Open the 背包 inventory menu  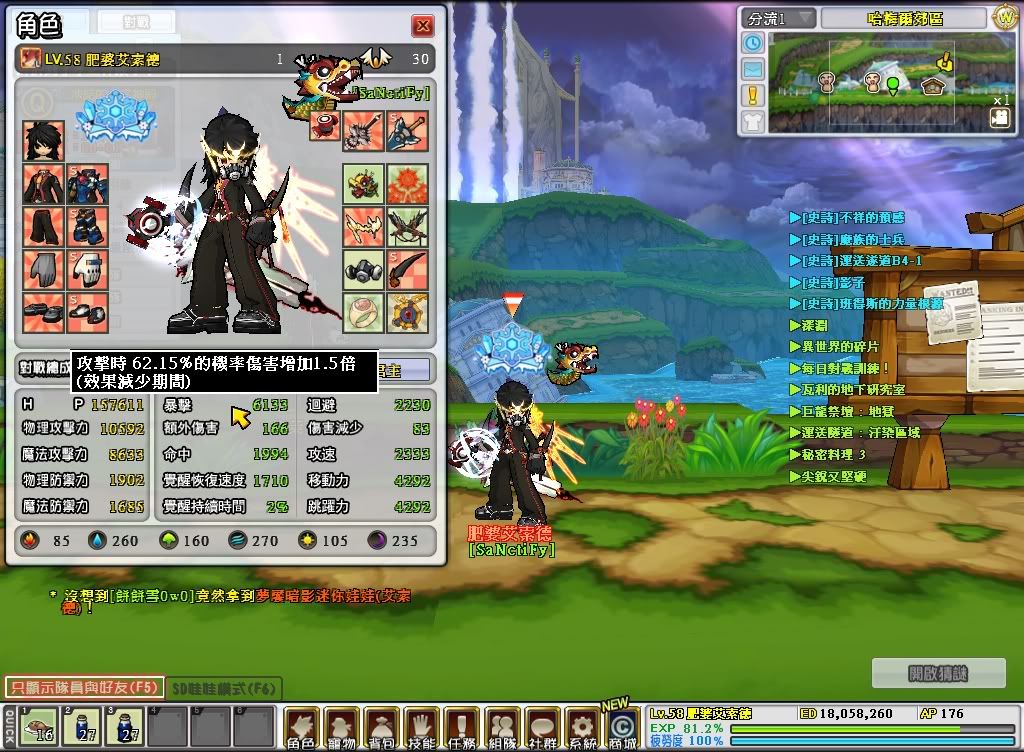pos(382,728)
